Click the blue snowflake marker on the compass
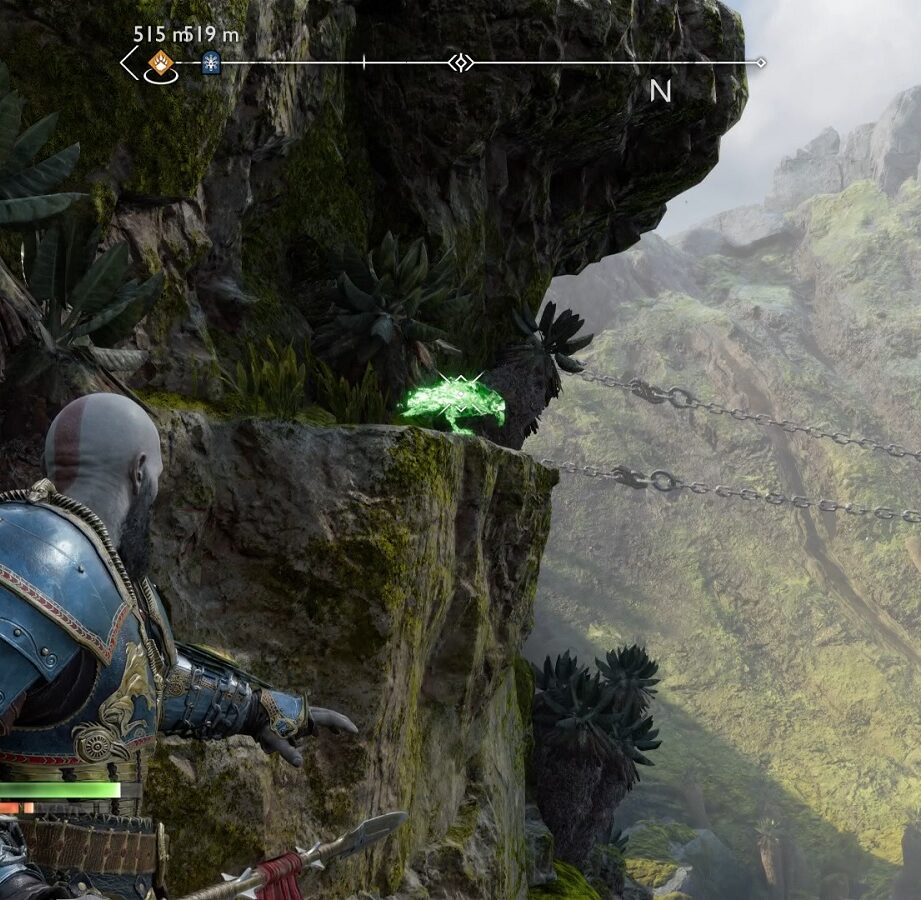The width and height of the screenshot is (921, 900). pyautogui.click(x=210, y=62)
